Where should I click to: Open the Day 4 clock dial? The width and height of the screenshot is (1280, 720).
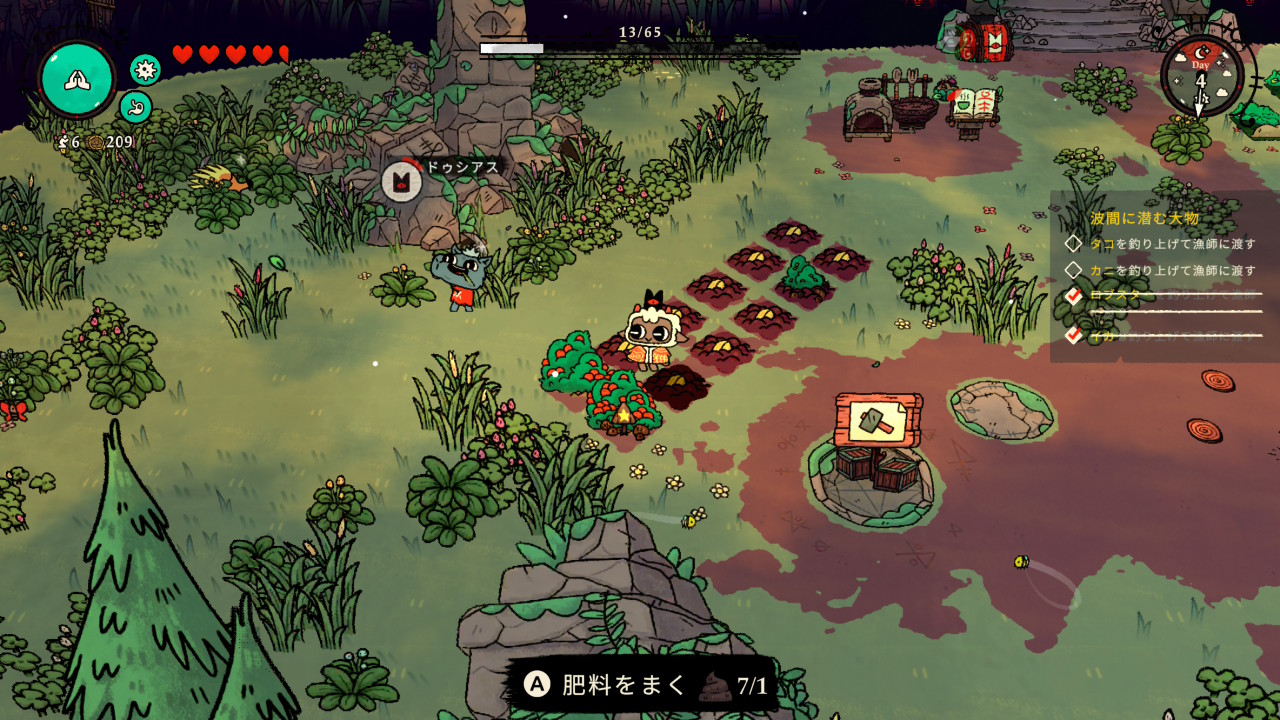tap(1201, 76)
